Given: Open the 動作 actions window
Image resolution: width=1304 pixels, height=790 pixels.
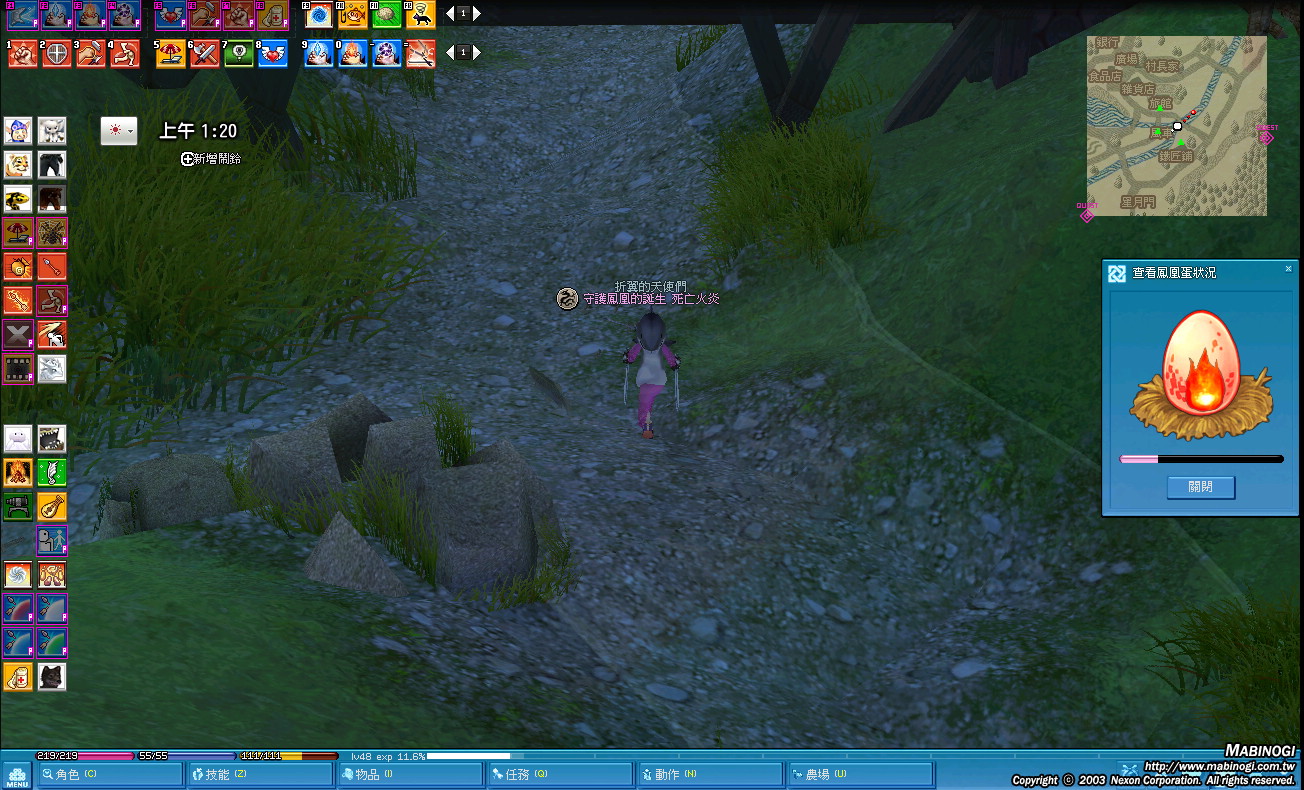Looking at the screenshot, I should pos(708,774).
